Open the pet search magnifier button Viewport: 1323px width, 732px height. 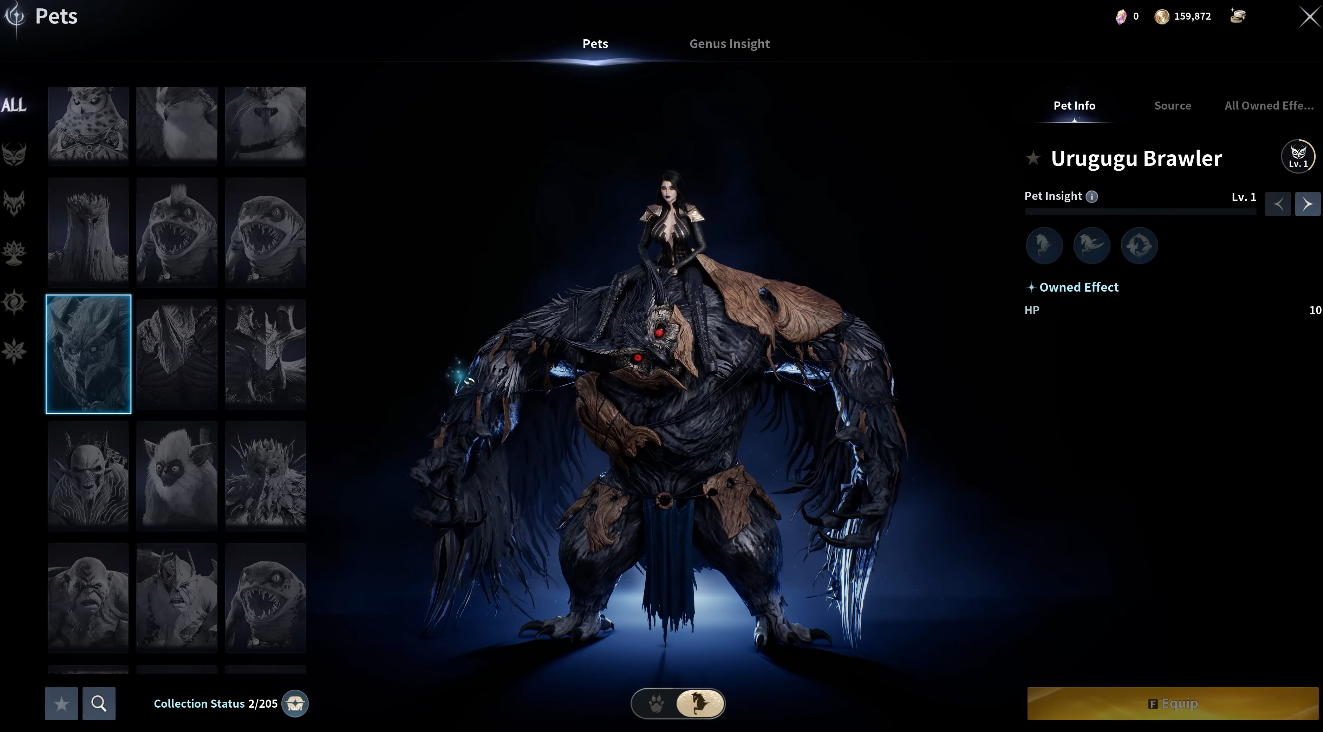coord(99,704)
